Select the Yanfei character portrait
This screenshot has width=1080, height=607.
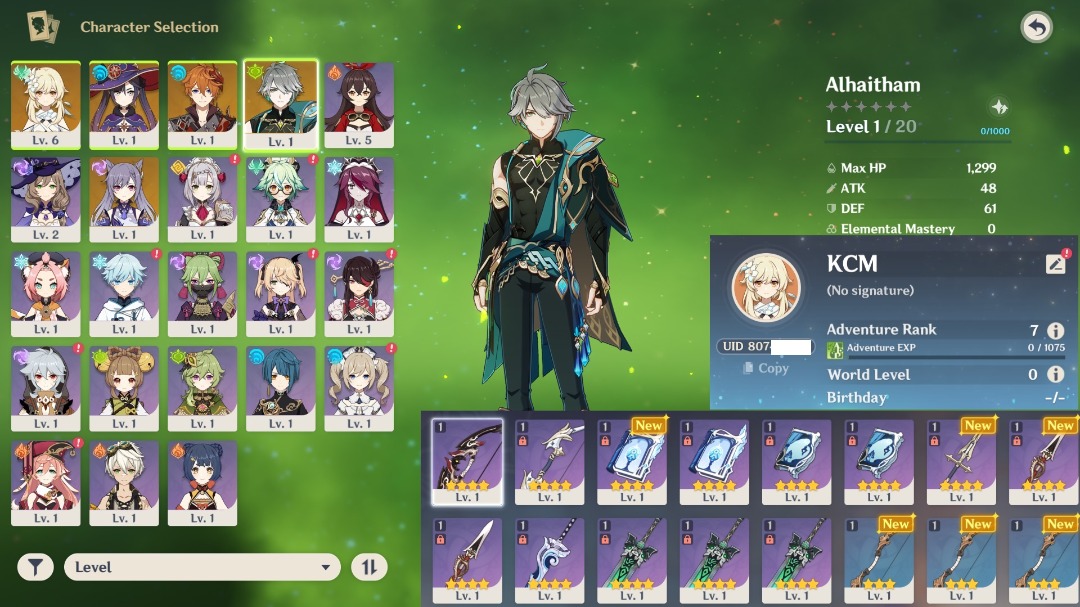tap(46, 483)
